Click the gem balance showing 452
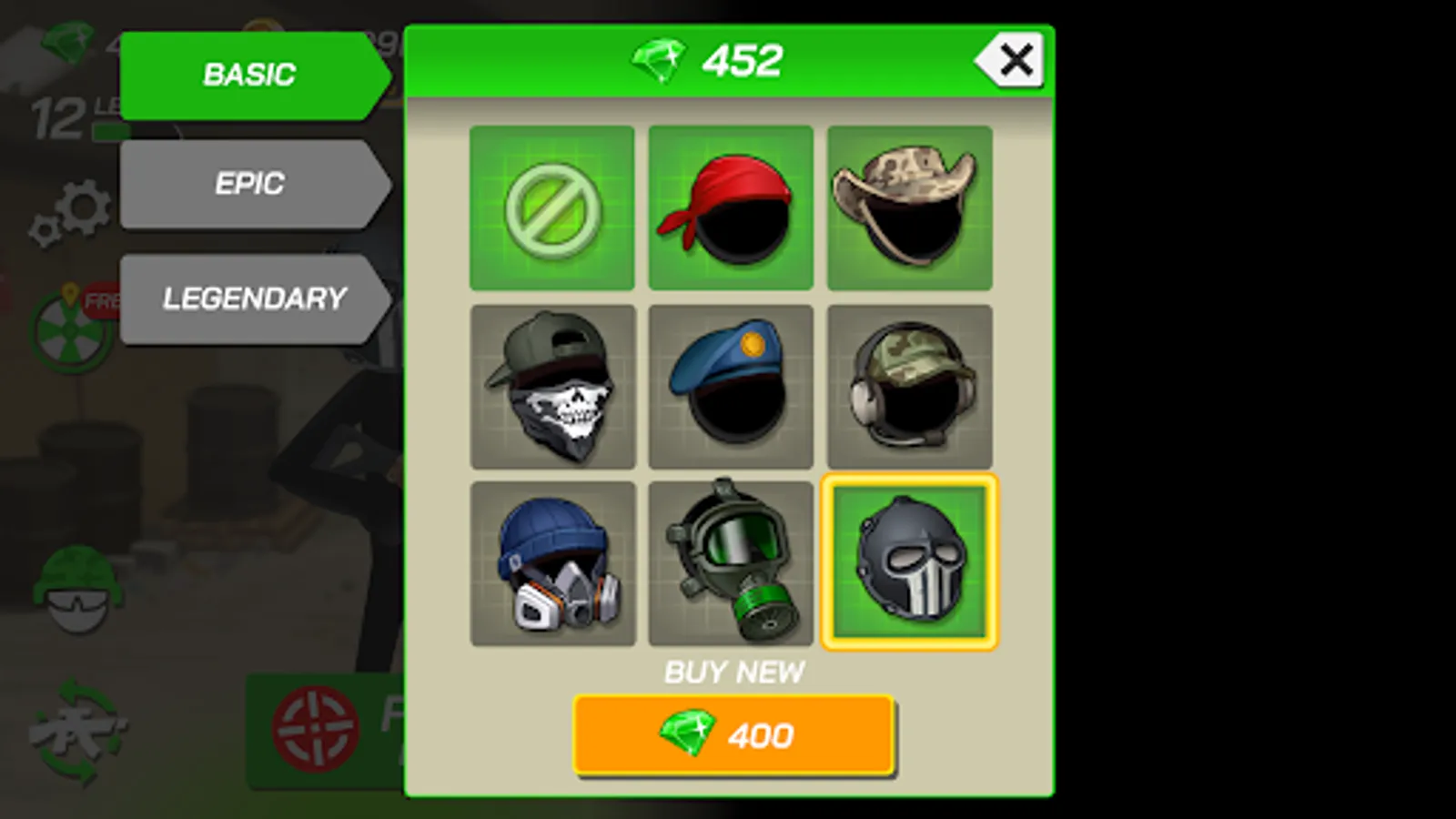1456x819 pixels. point(719,60)
